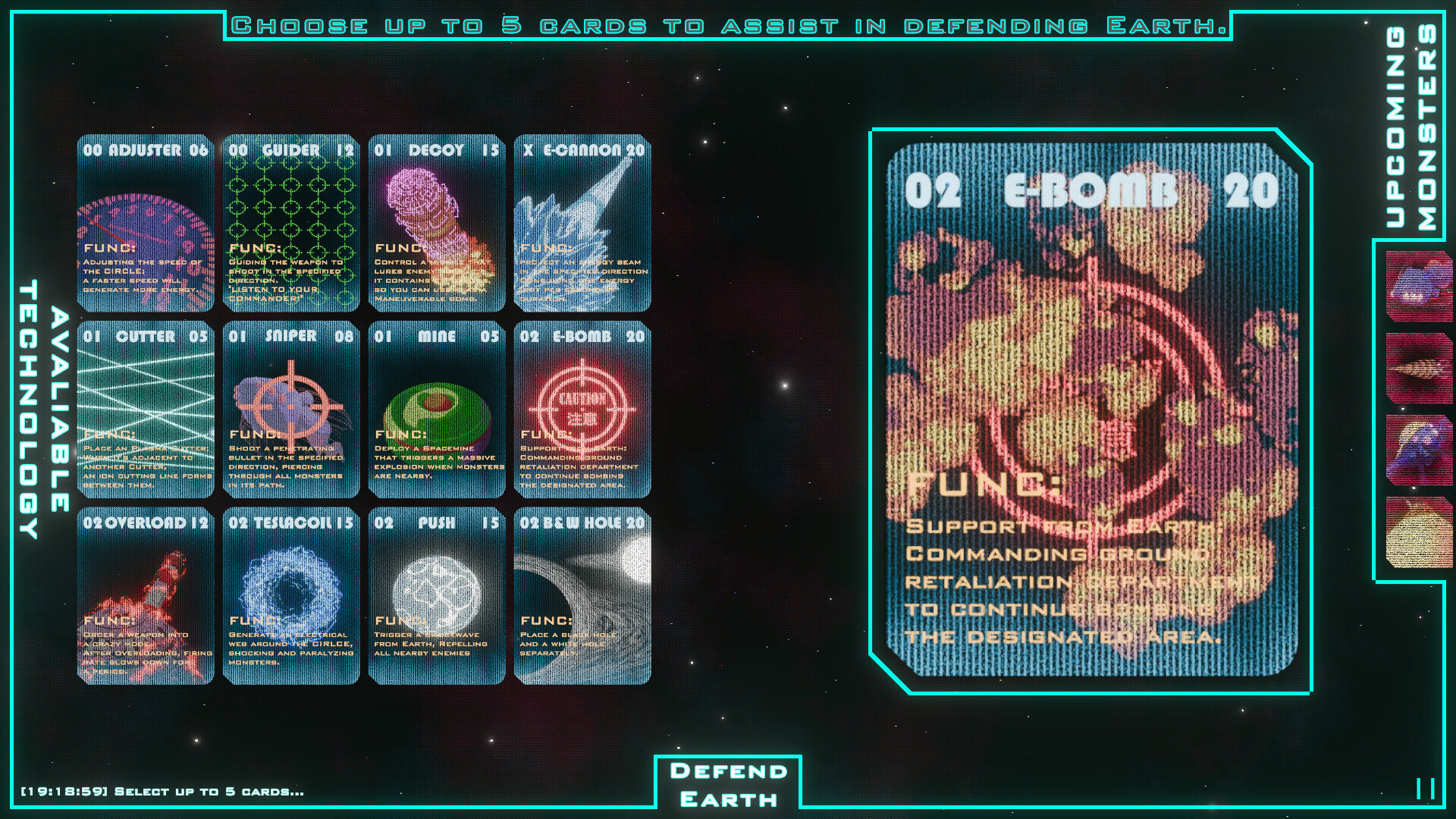Toggle selection of the Push card
This screenshot has width=1456, height=819.
tap(438, 596)
